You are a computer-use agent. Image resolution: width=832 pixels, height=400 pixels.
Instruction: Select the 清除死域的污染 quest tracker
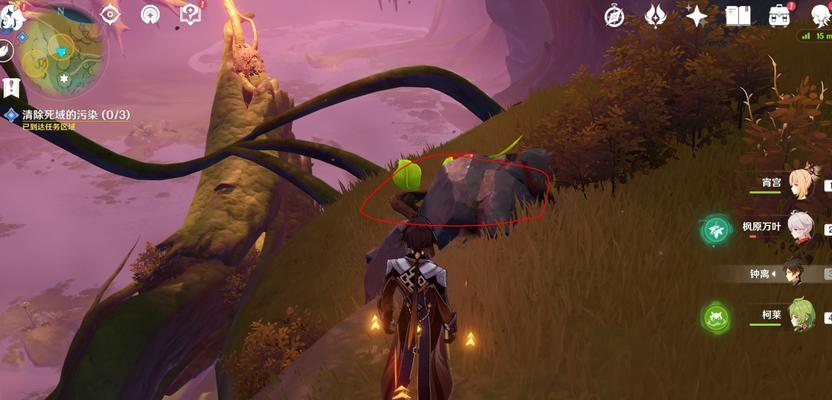tap(76, 115)
